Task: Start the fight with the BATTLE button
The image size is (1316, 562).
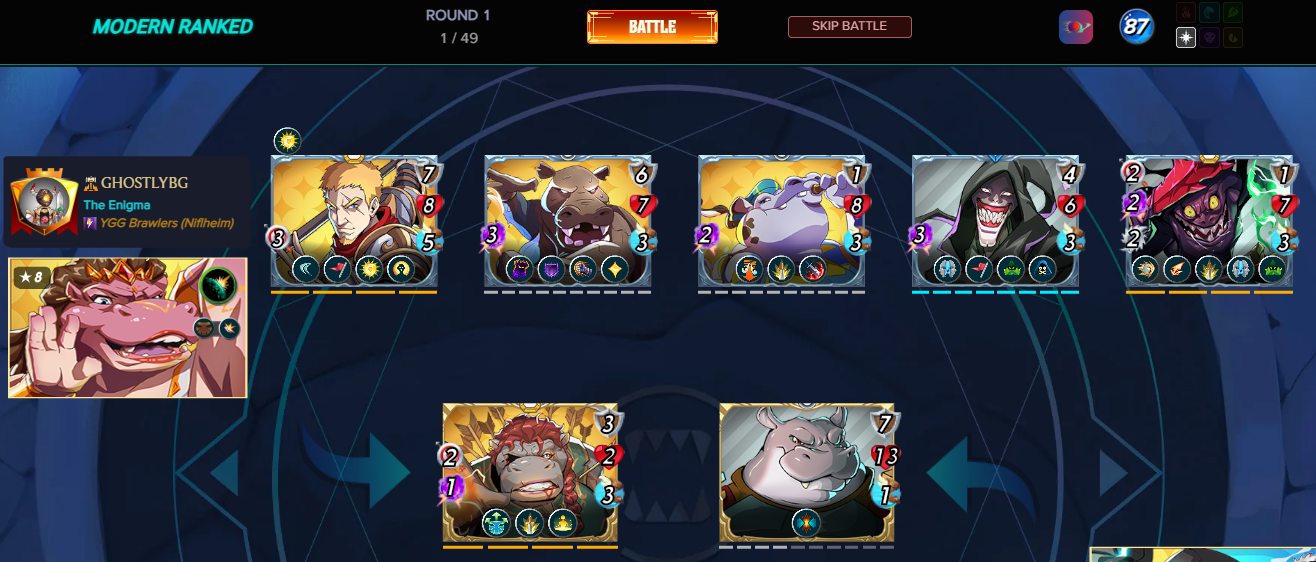Action: 652,27
